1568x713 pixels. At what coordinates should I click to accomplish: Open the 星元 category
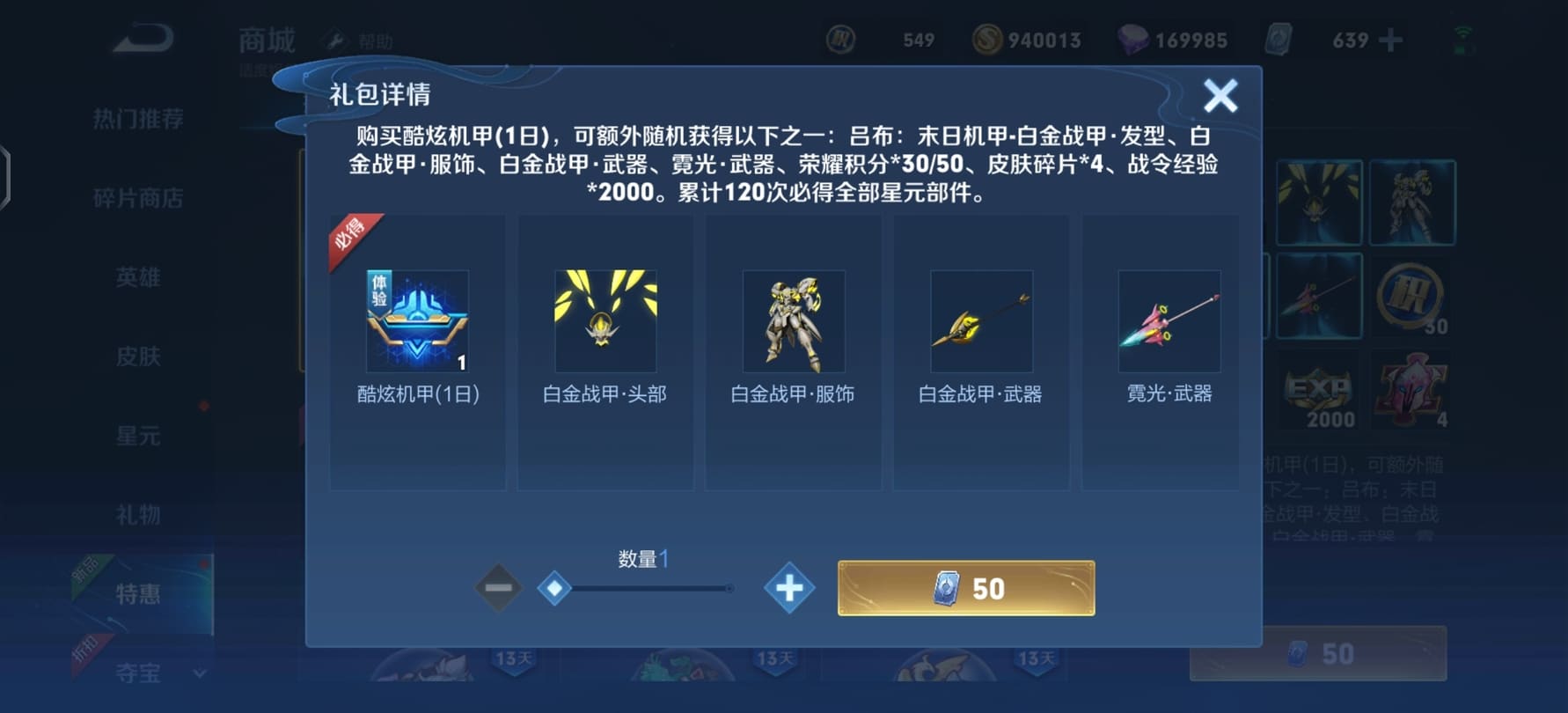tap(138, 436)
